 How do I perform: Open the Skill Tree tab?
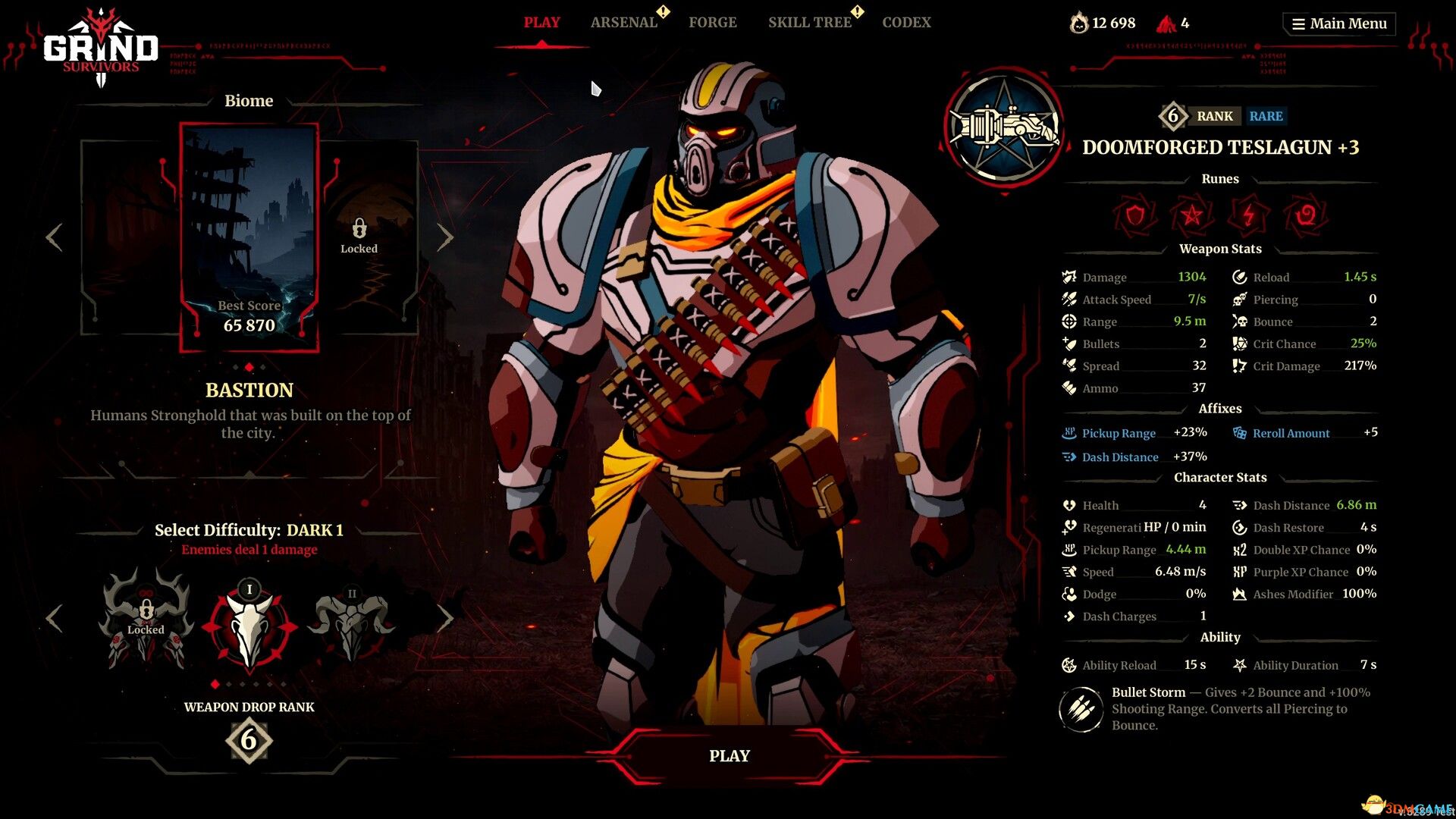point(809,22)
